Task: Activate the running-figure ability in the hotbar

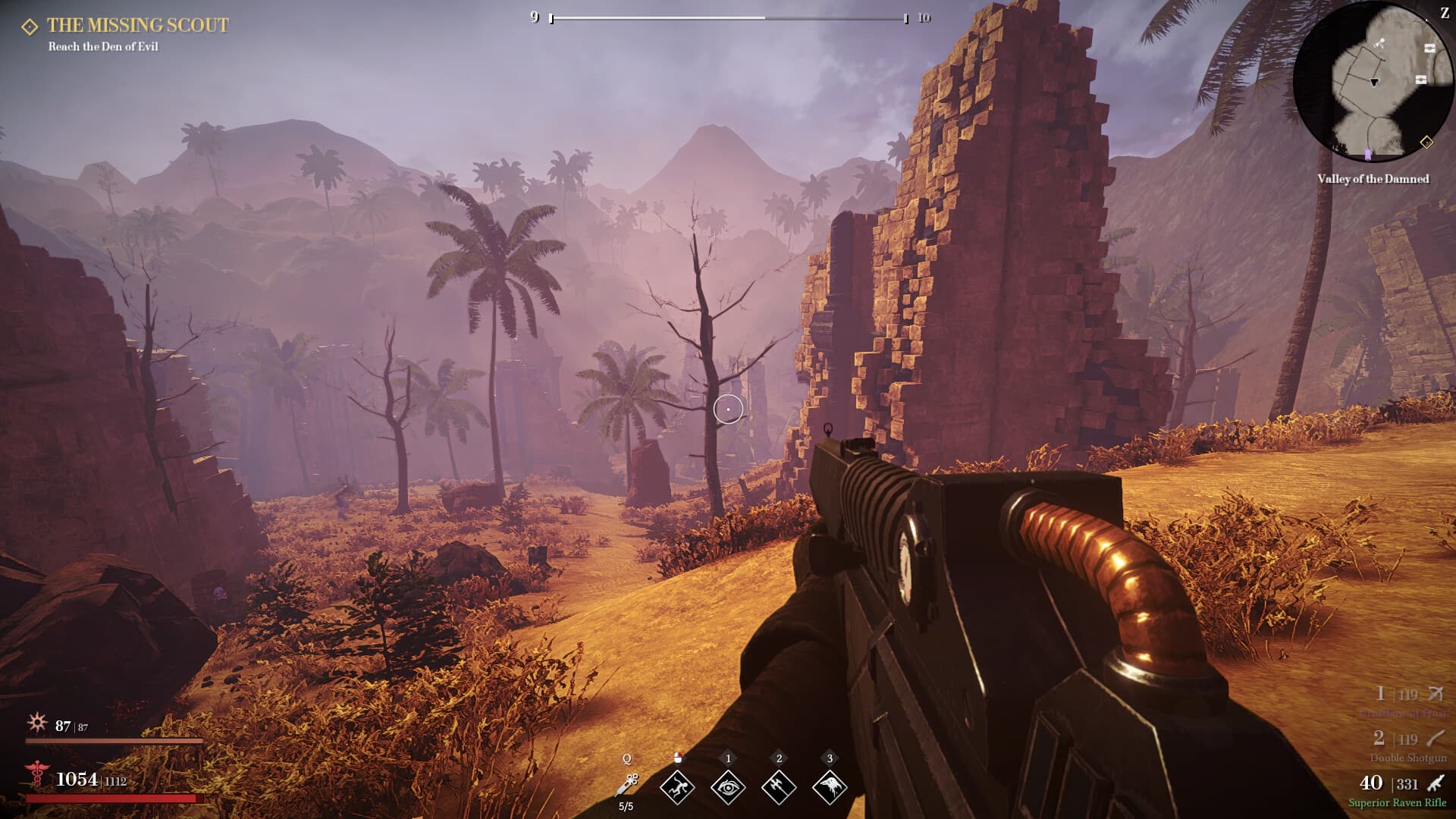Action: pyautogui.click(x=677, y=786)
